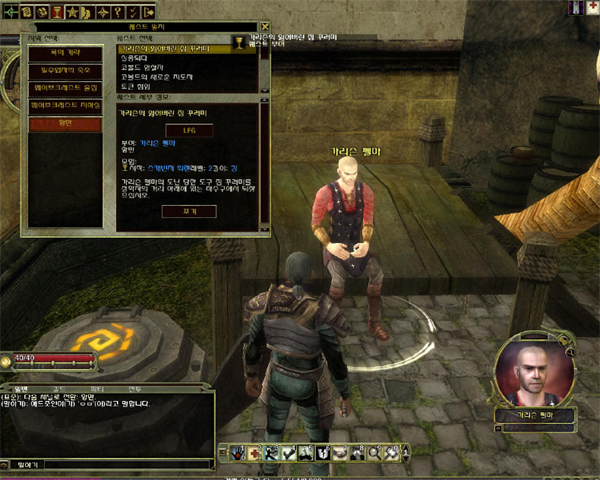The width and height of the screenshot is (600, 480).
Task: Select the 밀수업자의 숙소 area entry
Action: pos(64,70)
